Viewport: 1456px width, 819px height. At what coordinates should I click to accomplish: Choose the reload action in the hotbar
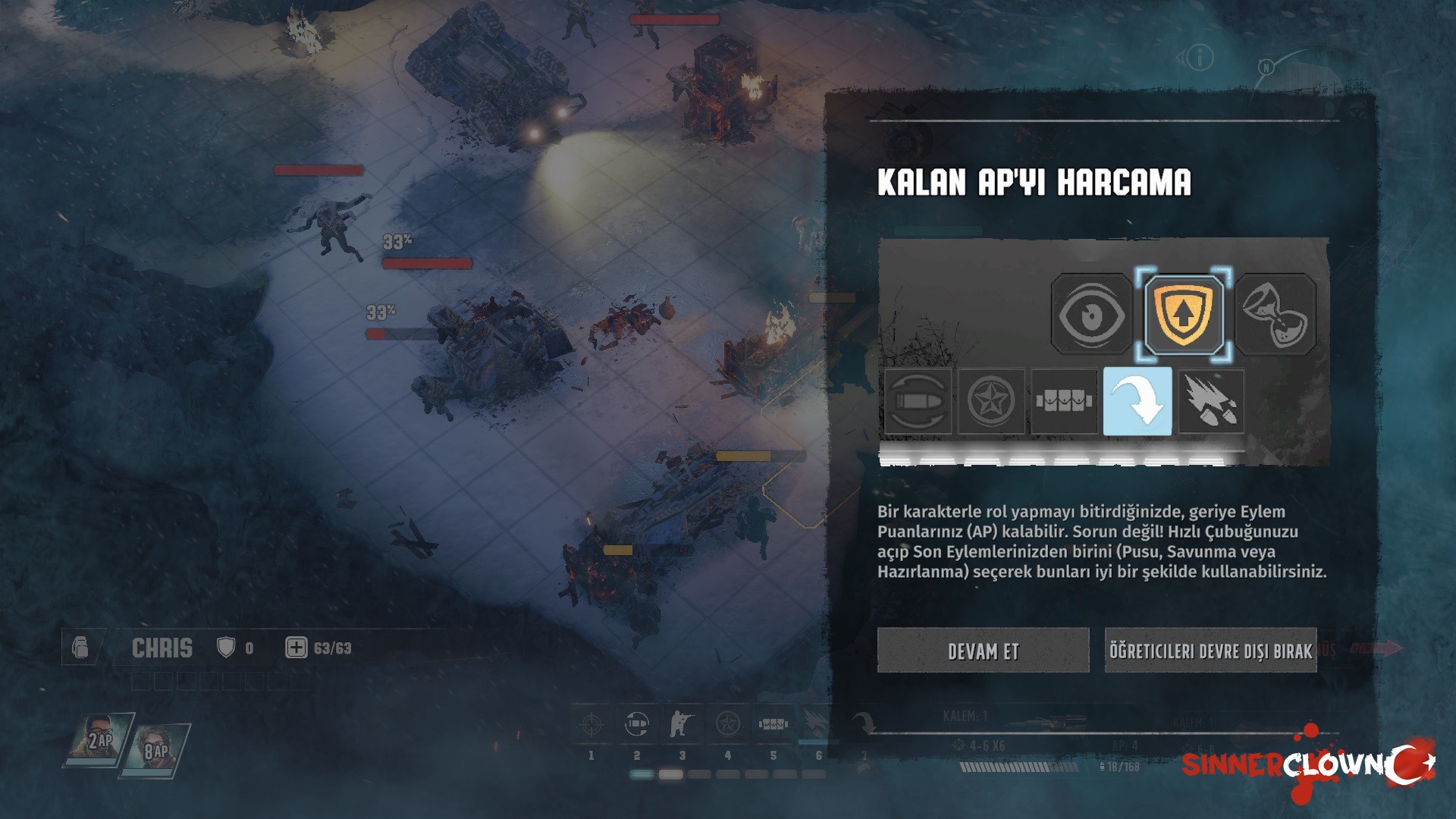point(637,725)
